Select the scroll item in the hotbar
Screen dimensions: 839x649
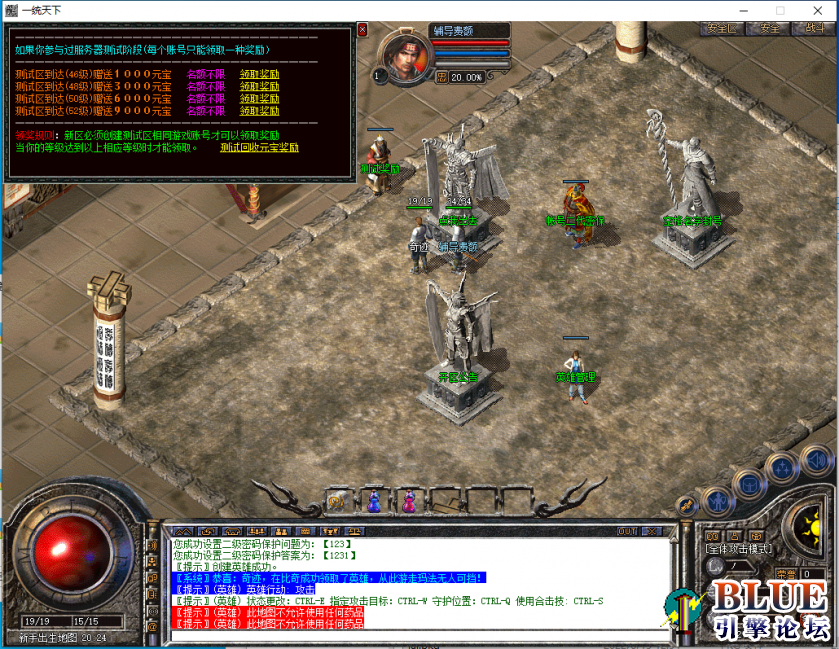(x=337, y=499)
